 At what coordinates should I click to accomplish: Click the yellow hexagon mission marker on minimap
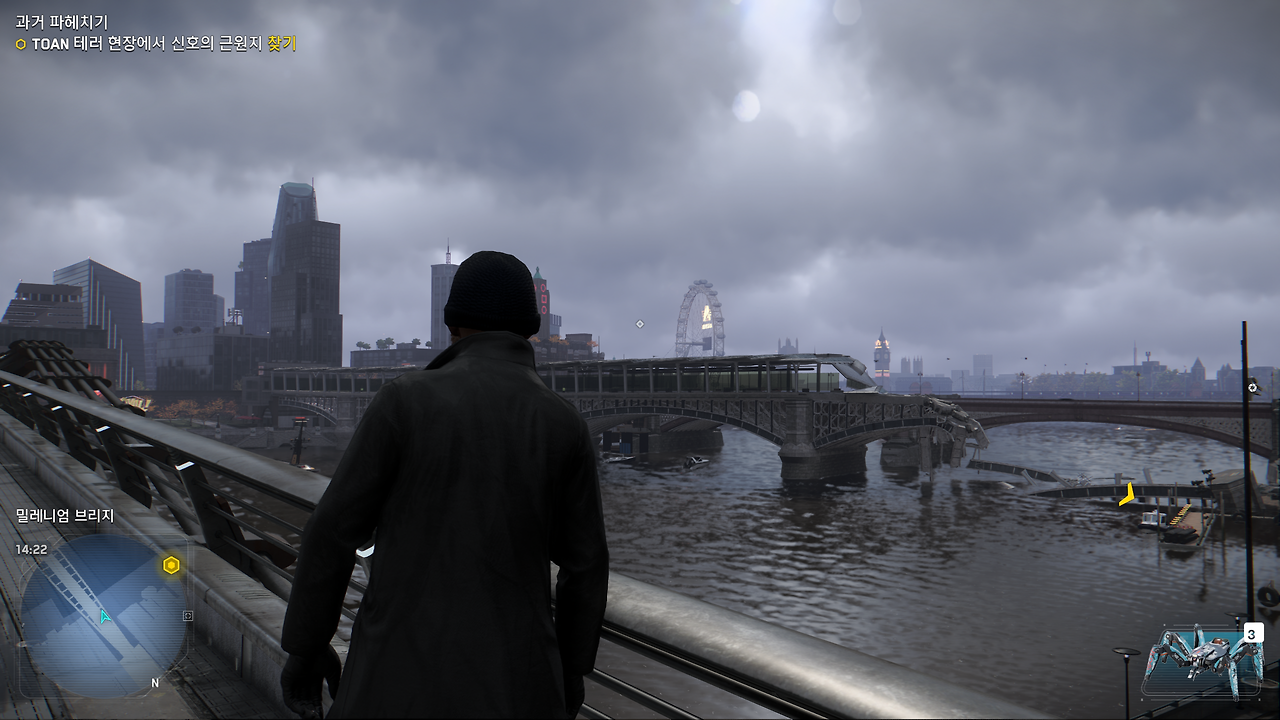pyautogui.click(x=171, y=564)
